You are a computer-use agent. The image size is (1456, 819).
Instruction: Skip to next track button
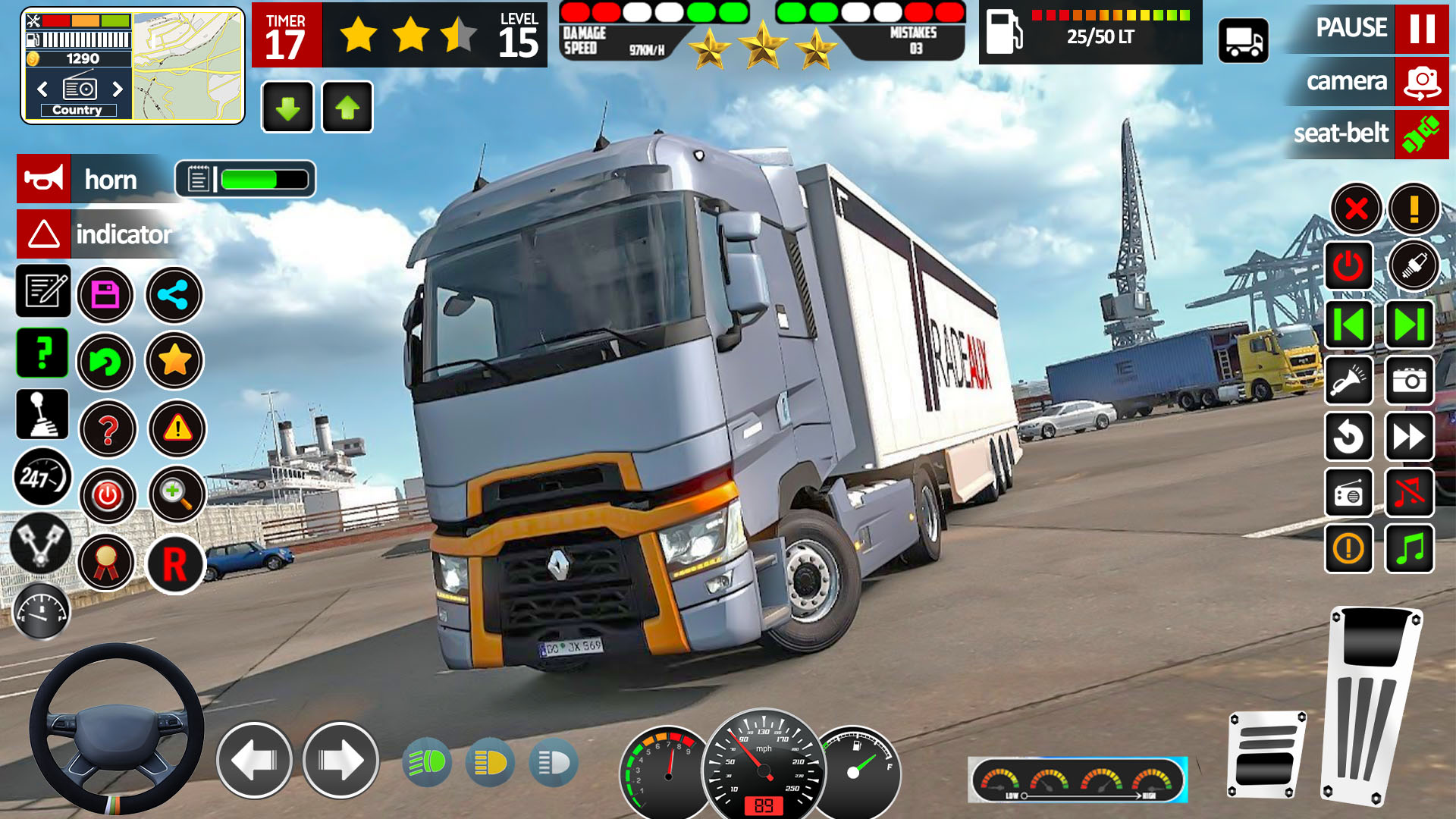pos(1409,325)
